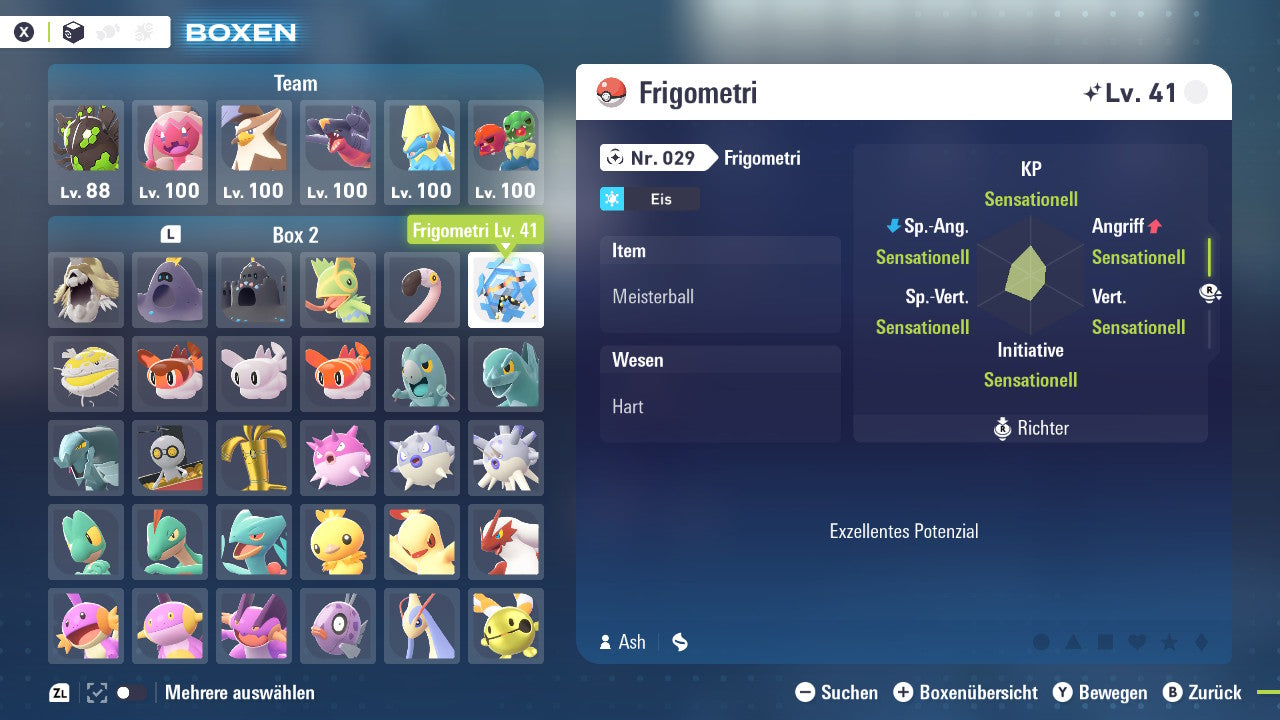Switch to the Team section header
The width and height of the screenshot is (1280, 720).
pyautogui.click(x=295, y=83)
